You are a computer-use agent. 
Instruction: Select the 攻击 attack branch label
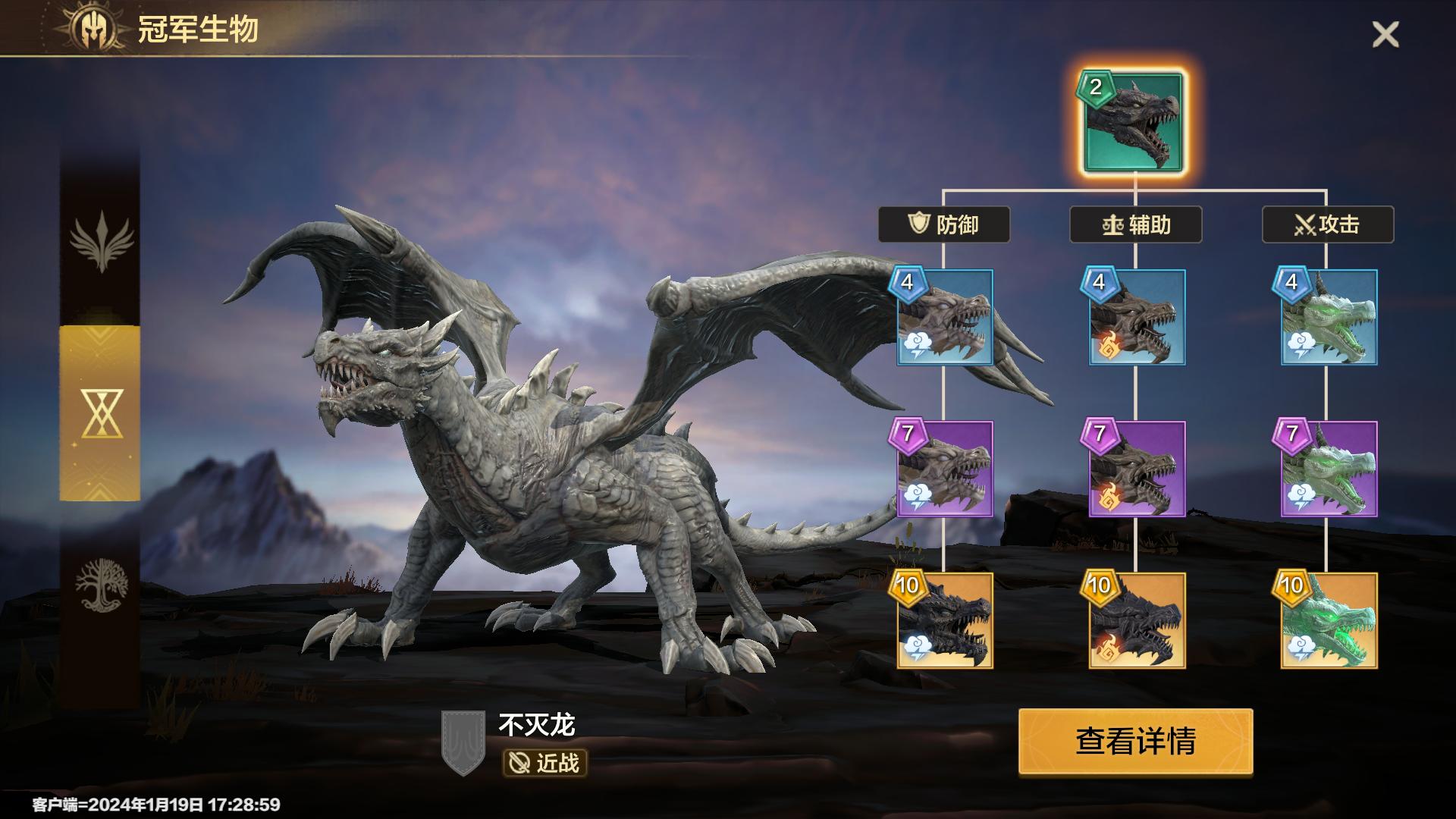[1327, 224]
